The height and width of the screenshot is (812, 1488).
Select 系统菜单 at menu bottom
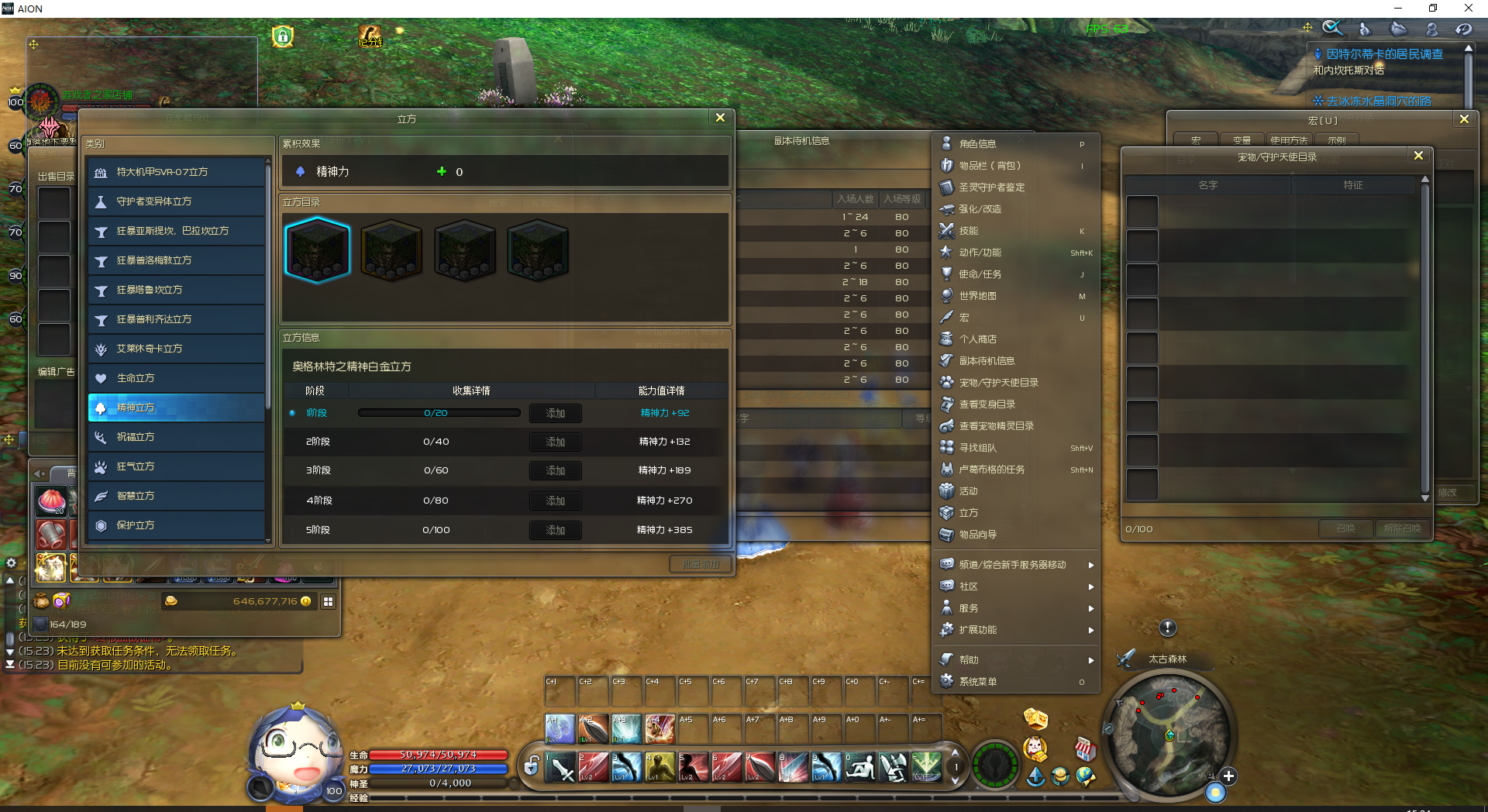point(977,682)
